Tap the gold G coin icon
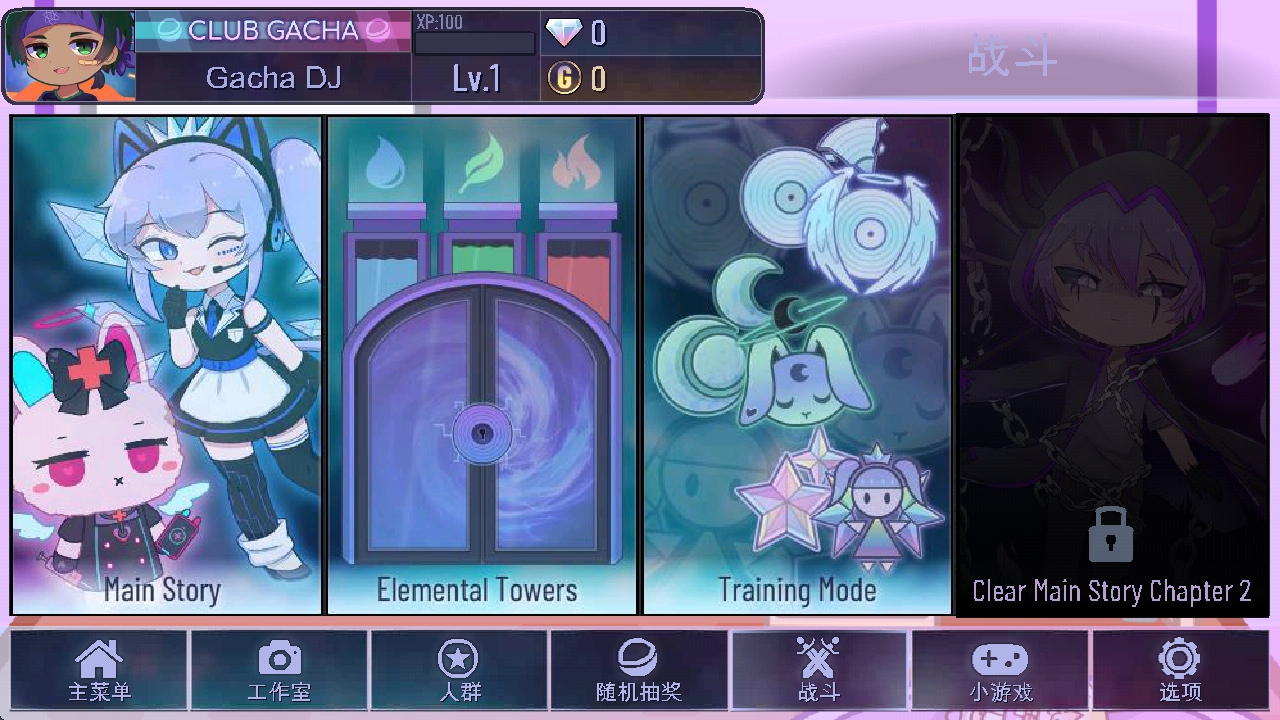 (564, 78)
